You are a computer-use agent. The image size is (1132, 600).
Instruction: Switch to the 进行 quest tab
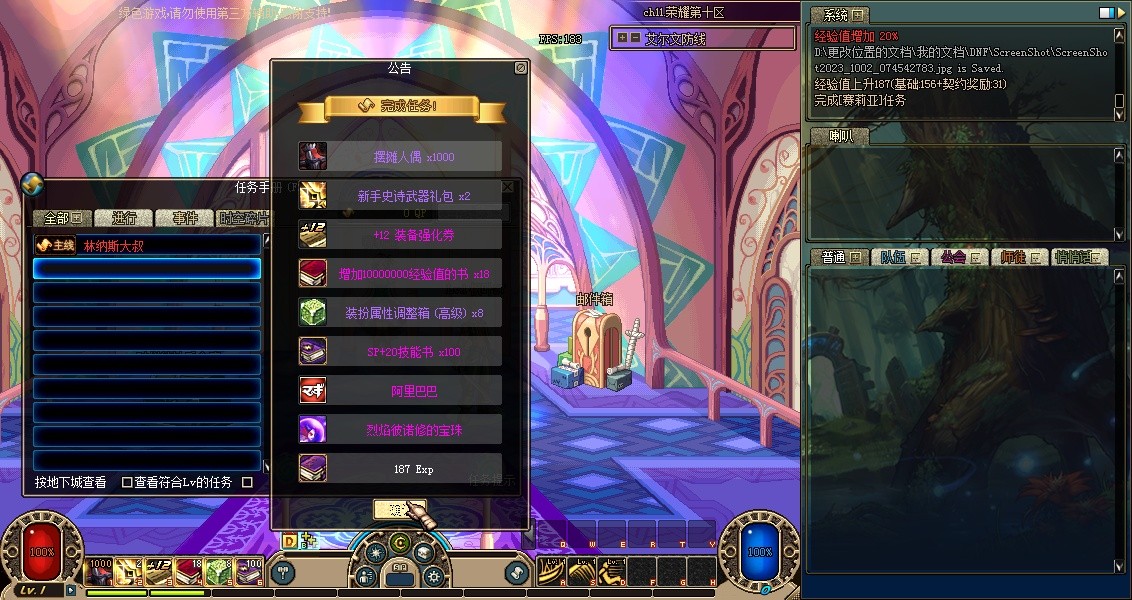point(125,218)
